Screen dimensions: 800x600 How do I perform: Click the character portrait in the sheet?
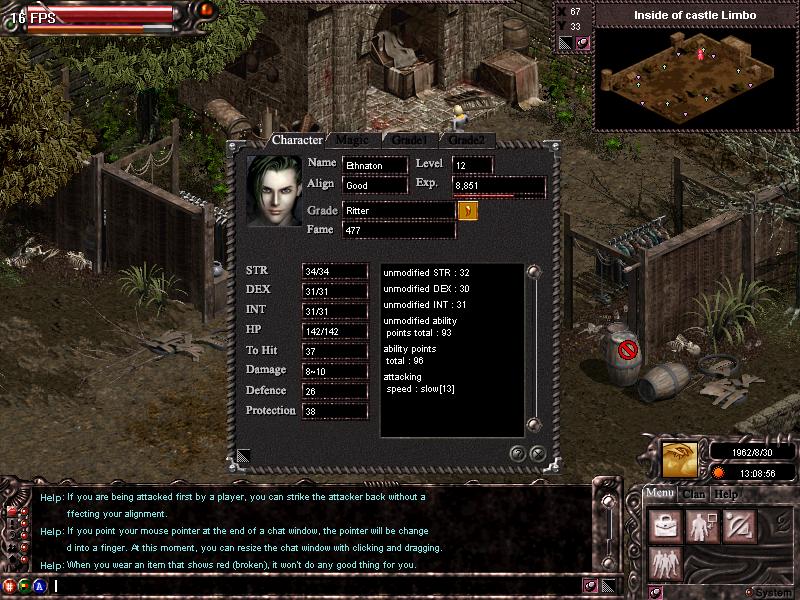[x=274, y=190]
